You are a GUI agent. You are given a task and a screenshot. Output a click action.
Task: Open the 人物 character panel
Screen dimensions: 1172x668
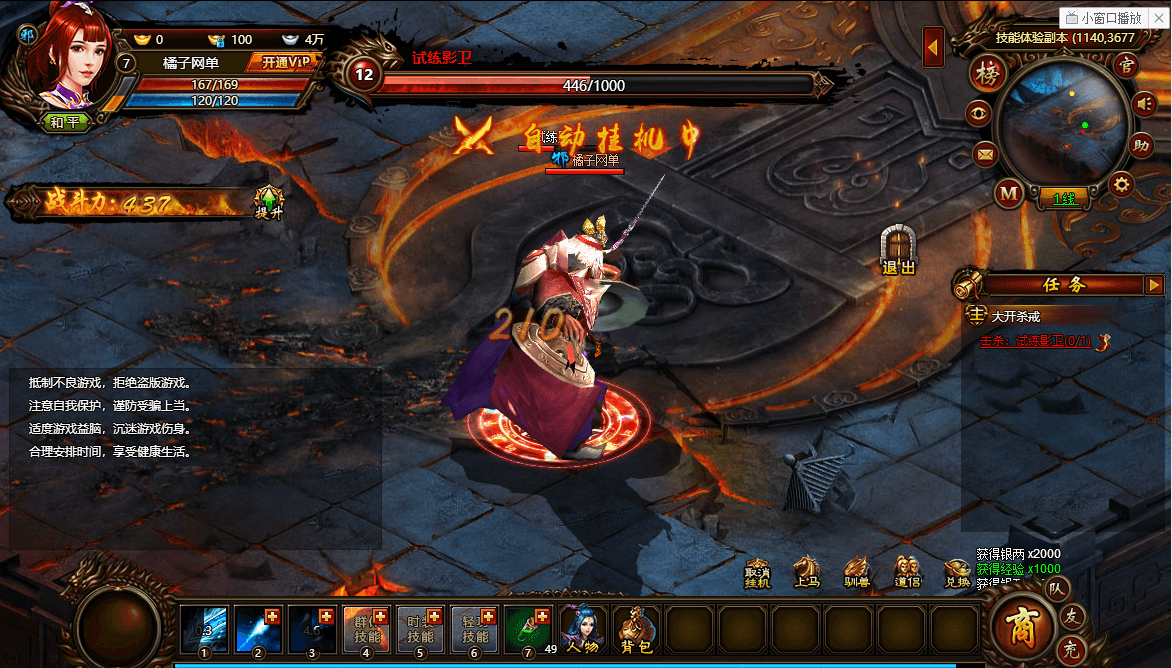tap(584, 628)
